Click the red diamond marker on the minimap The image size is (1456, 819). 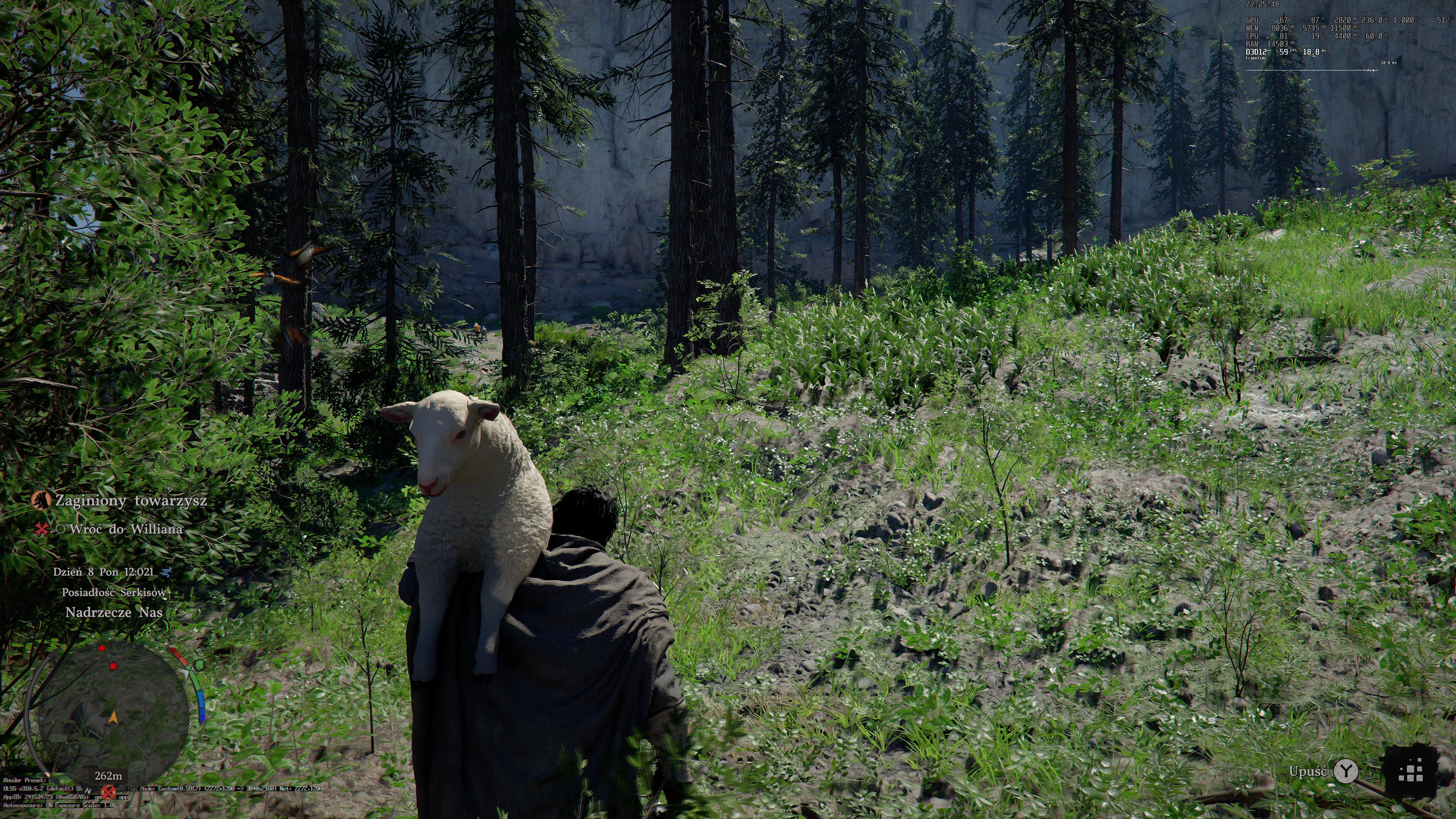102,648
